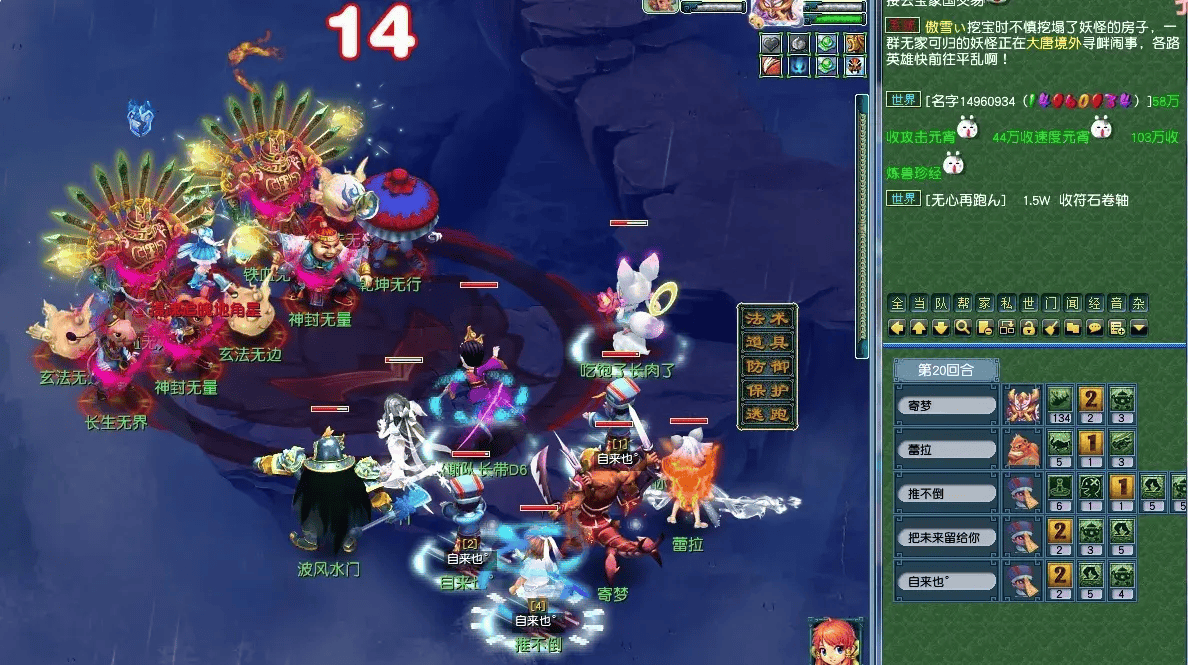Switch to the 队 team chat tab
This screenshot has width=1188, height=665.
[940, 304]
